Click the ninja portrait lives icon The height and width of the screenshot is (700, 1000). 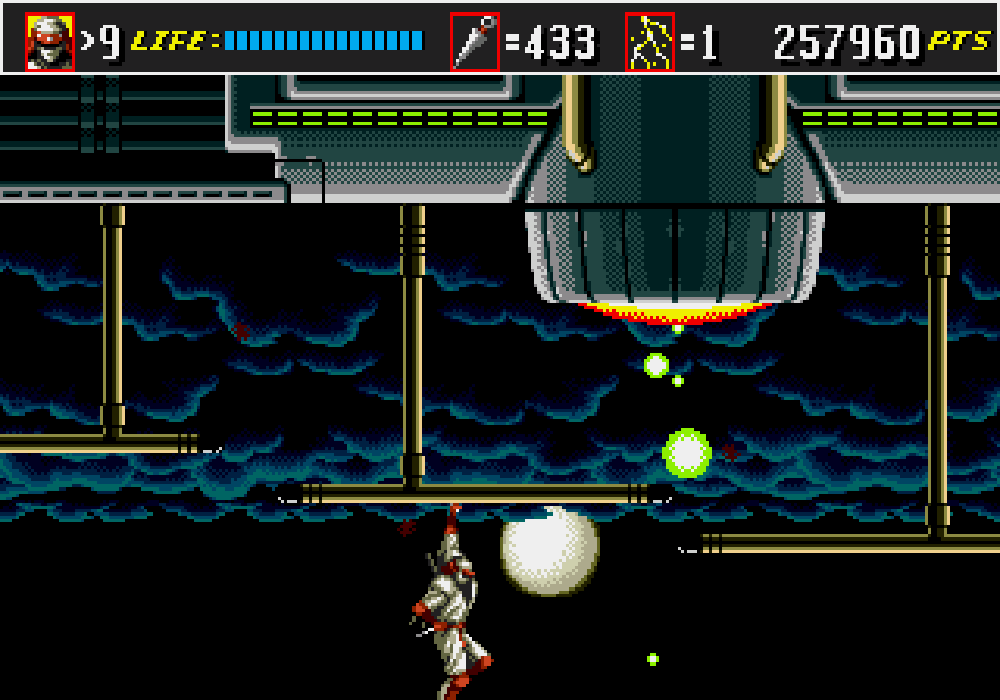[50, 42]
